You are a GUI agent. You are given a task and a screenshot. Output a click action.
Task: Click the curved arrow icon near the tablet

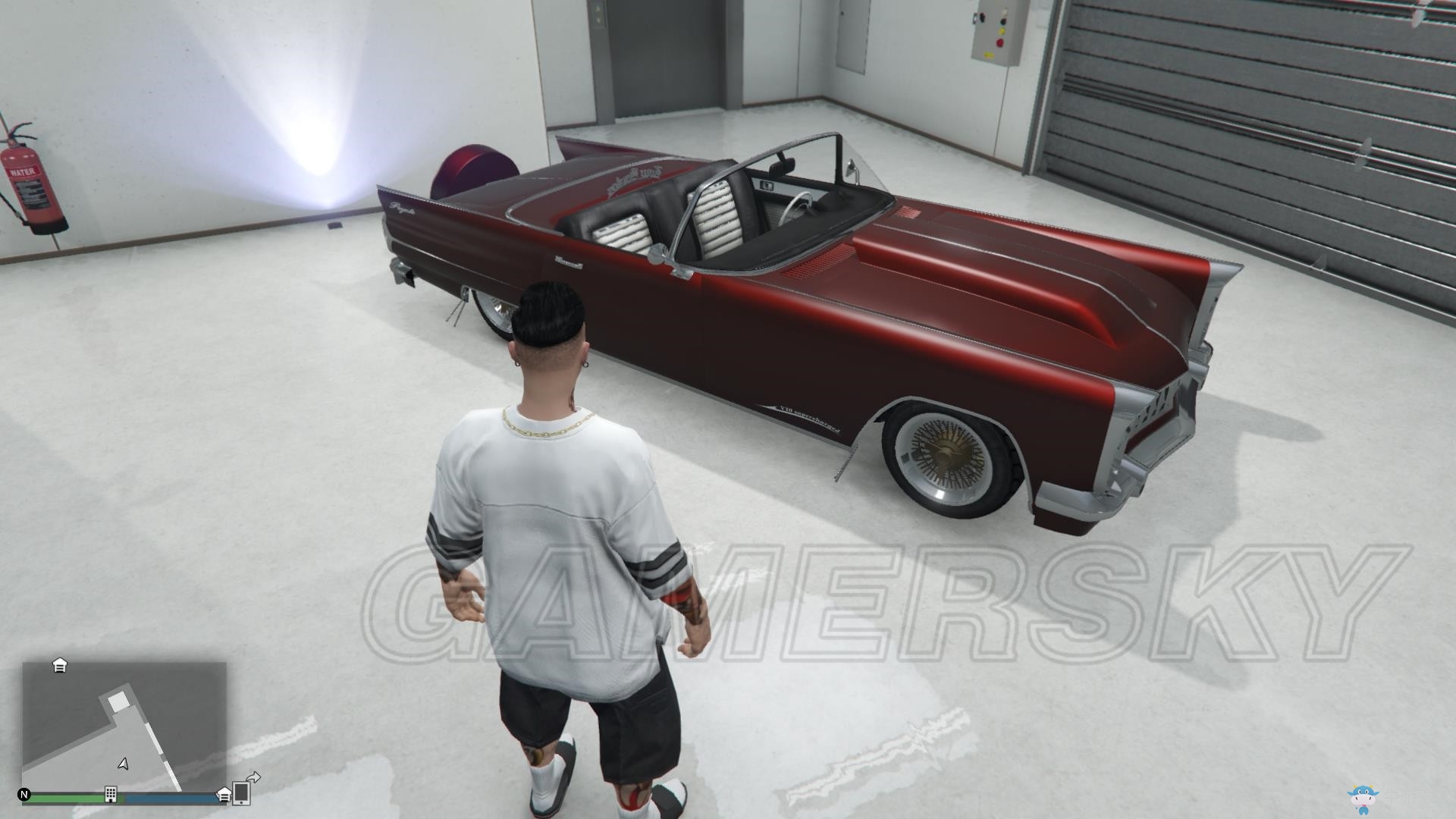click(255, 779)
